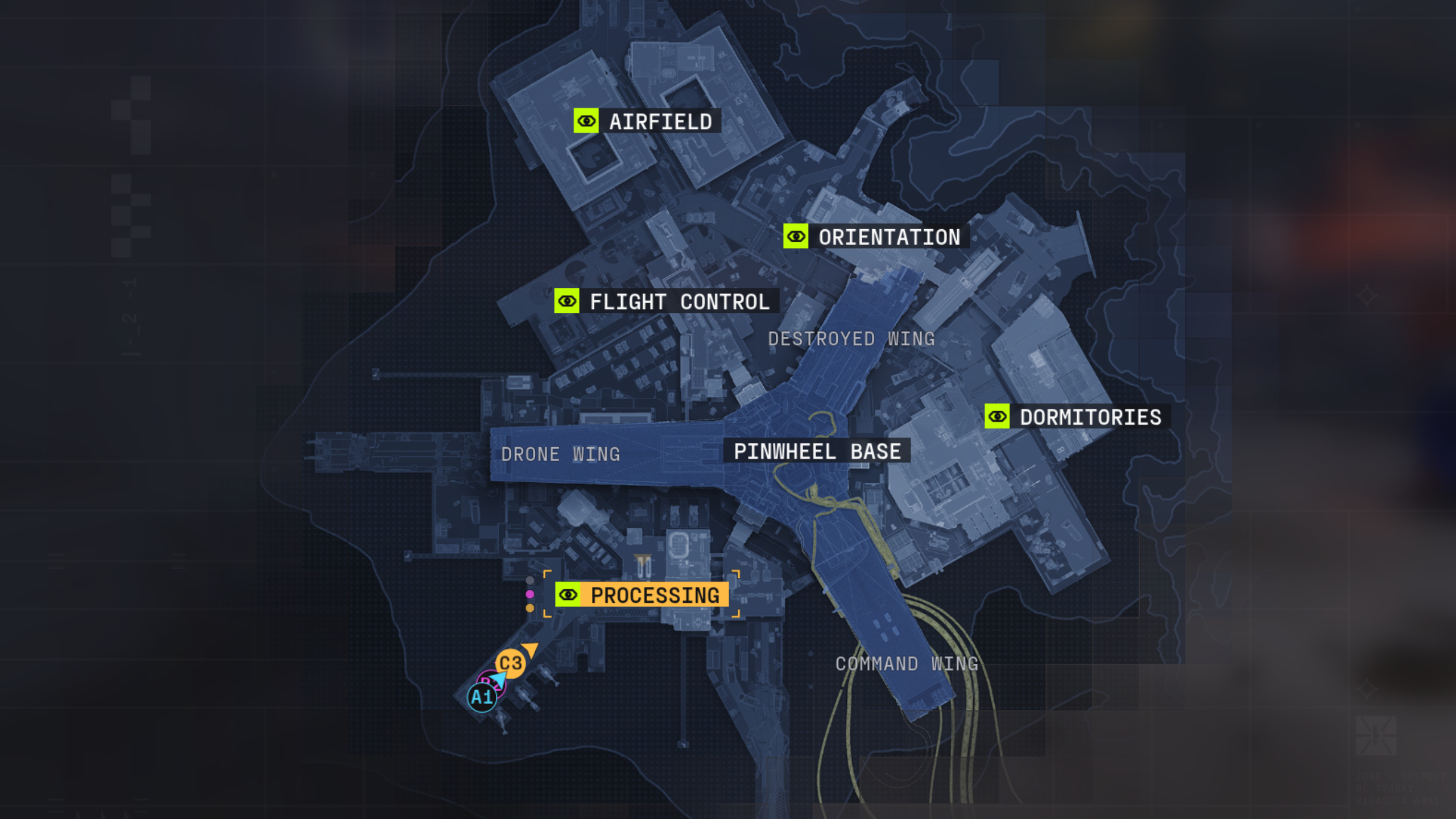Open the AIRFIELD location label

660,121
